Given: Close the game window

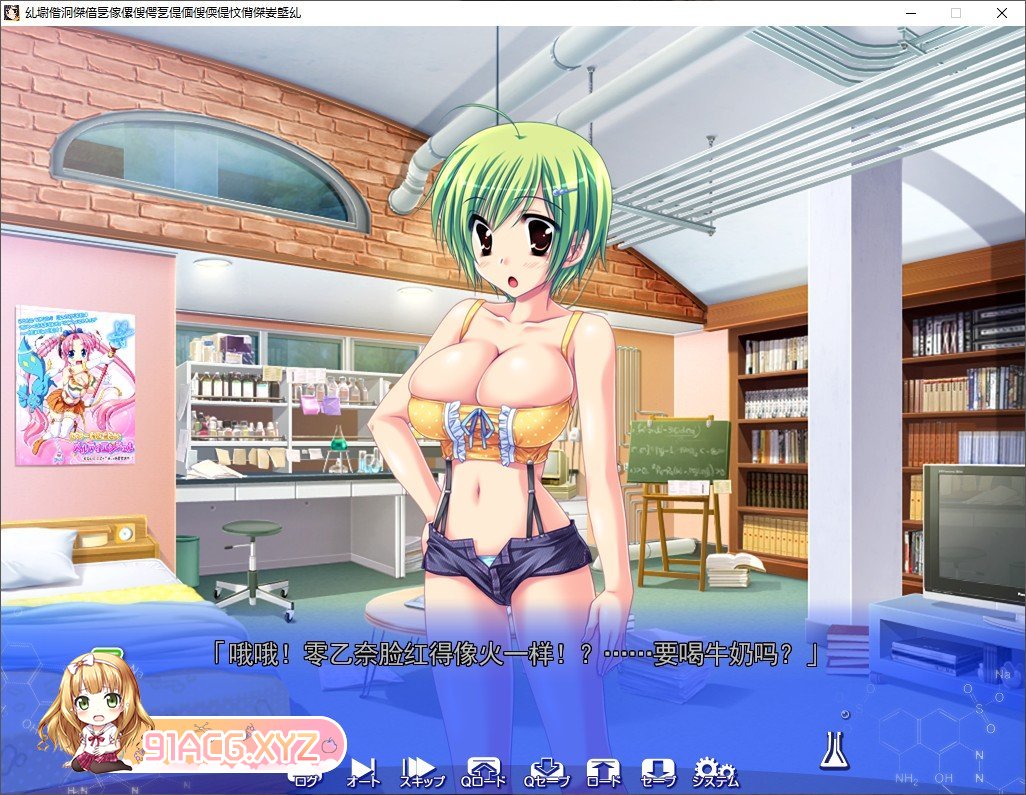Looking at the screenshot, I should 1002,13.
